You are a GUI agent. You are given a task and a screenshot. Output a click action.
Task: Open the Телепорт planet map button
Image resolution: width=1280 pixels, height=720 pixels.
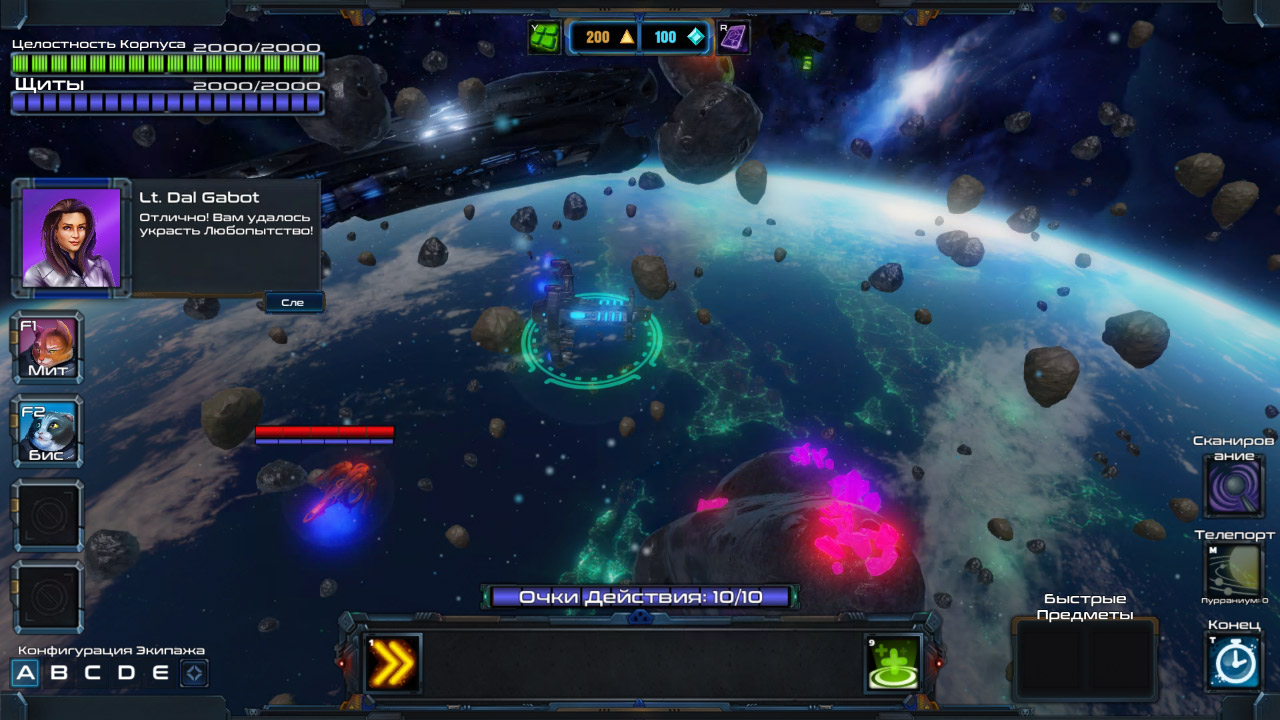(x=1234, y=571)
